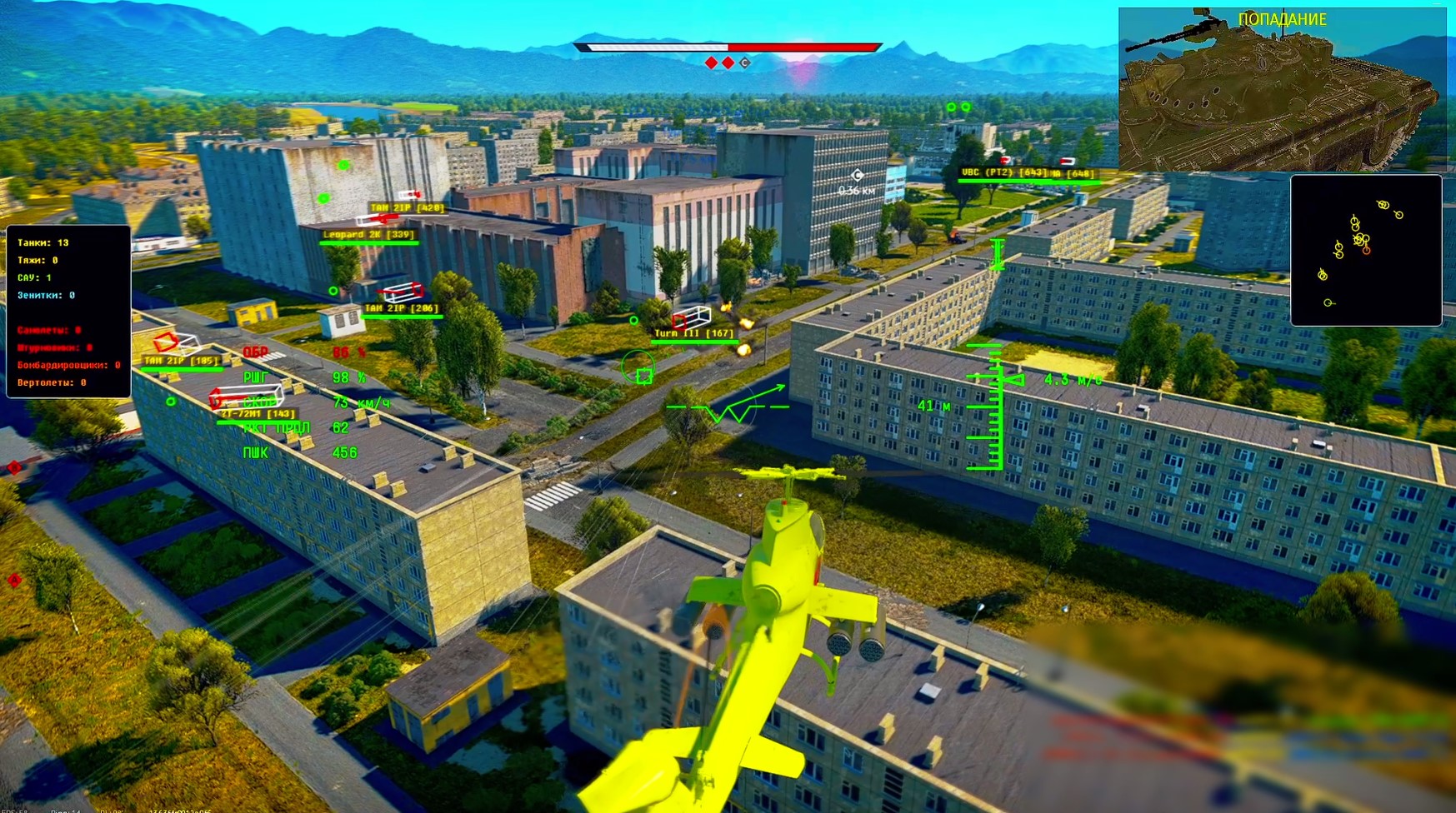Screen dimensions: 1456x813
Task: Select the UBC (PT2) [643] target label
Action: (x=1003, y=173)
